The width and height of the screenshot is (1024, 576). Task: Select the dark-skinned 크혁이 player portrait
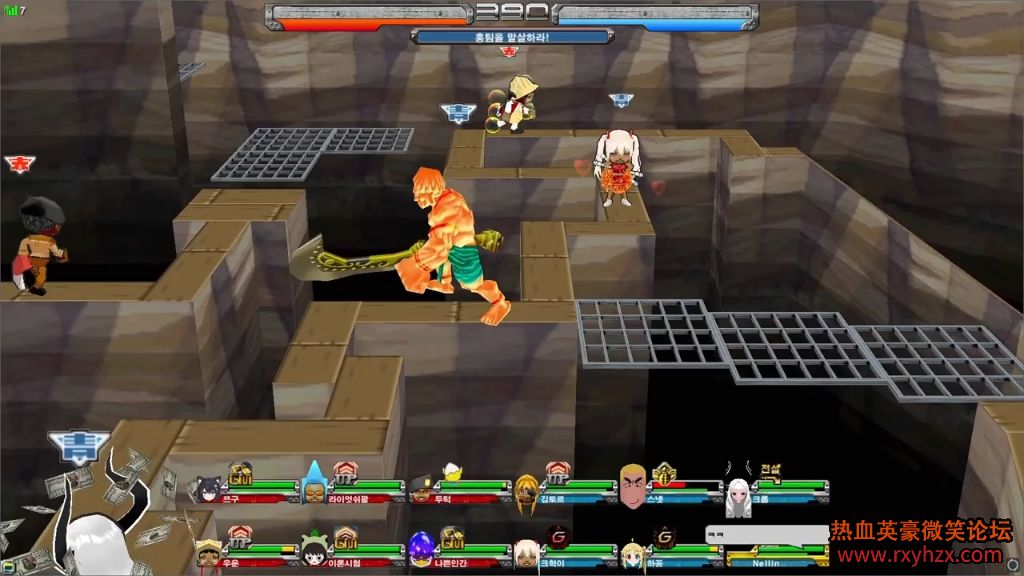point(526,553)
